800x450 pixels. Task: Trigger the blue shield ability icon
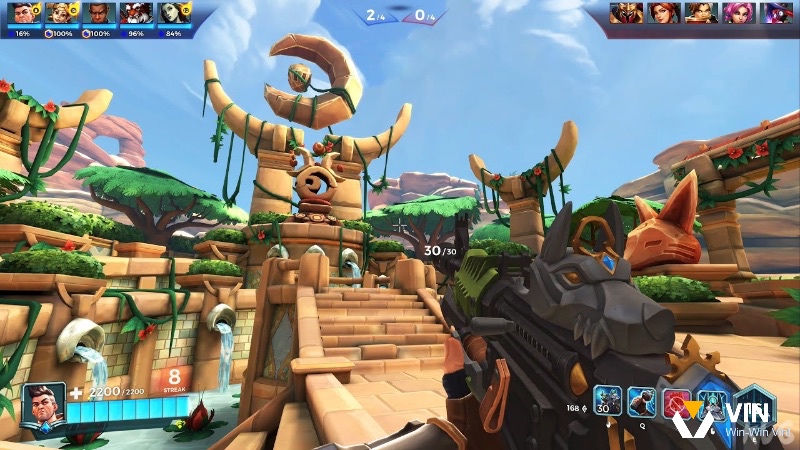[x=711, y=402]
